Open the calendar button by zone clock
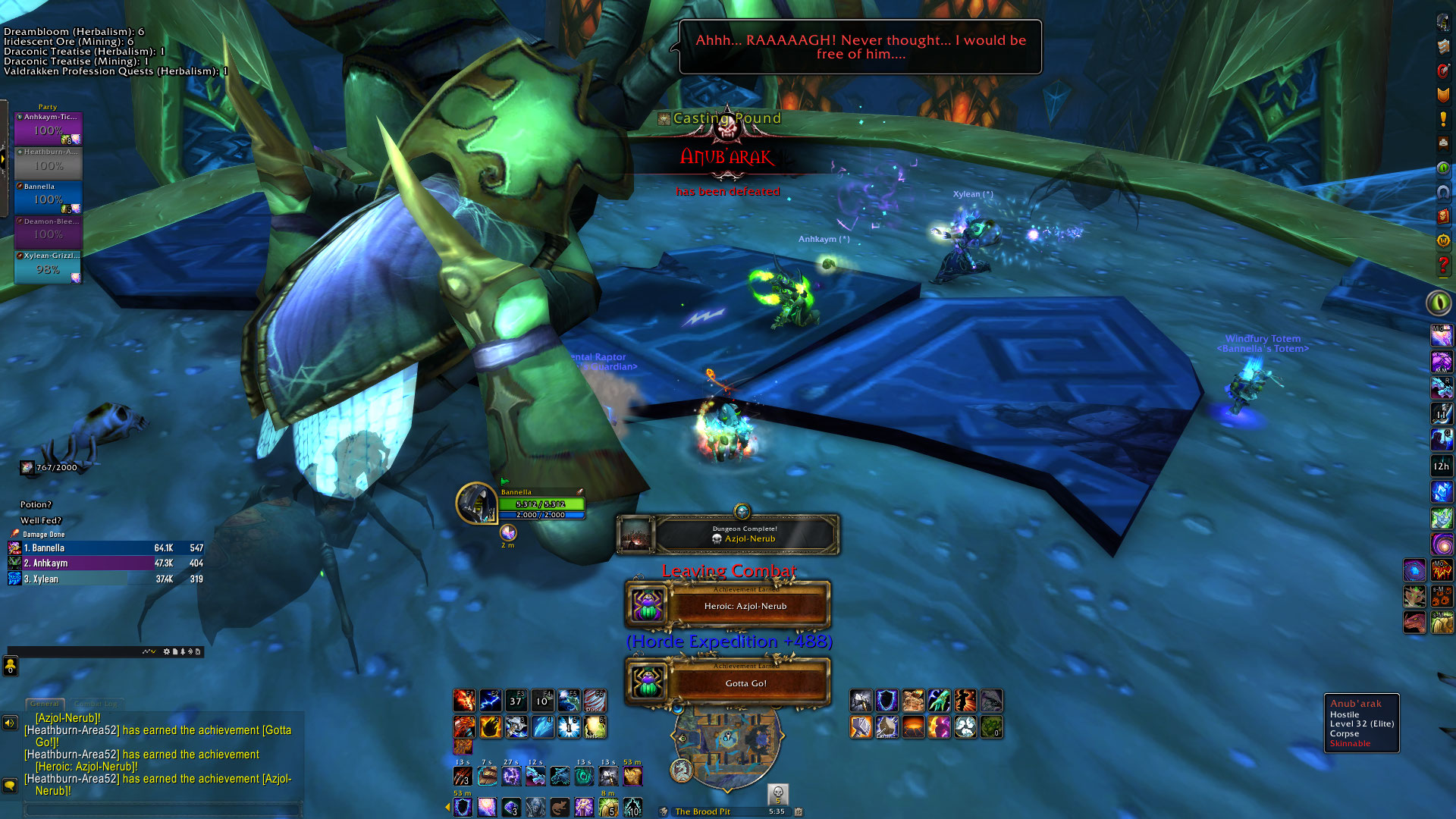The width and height of the screenshot is (1456, 819). [x=799, y=811]
